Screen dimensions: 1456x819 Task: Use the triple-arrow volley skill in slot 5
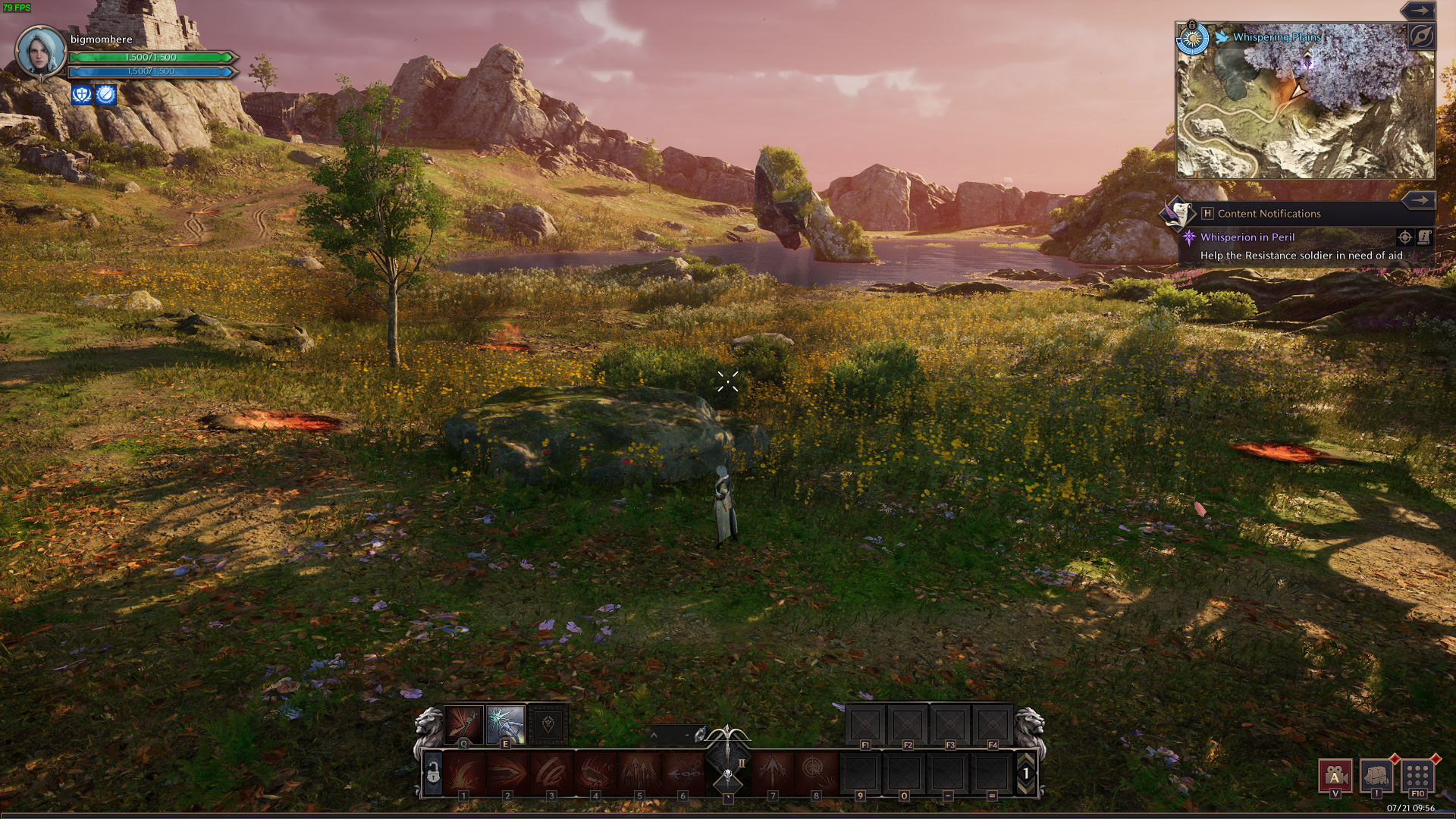[639, 773]
